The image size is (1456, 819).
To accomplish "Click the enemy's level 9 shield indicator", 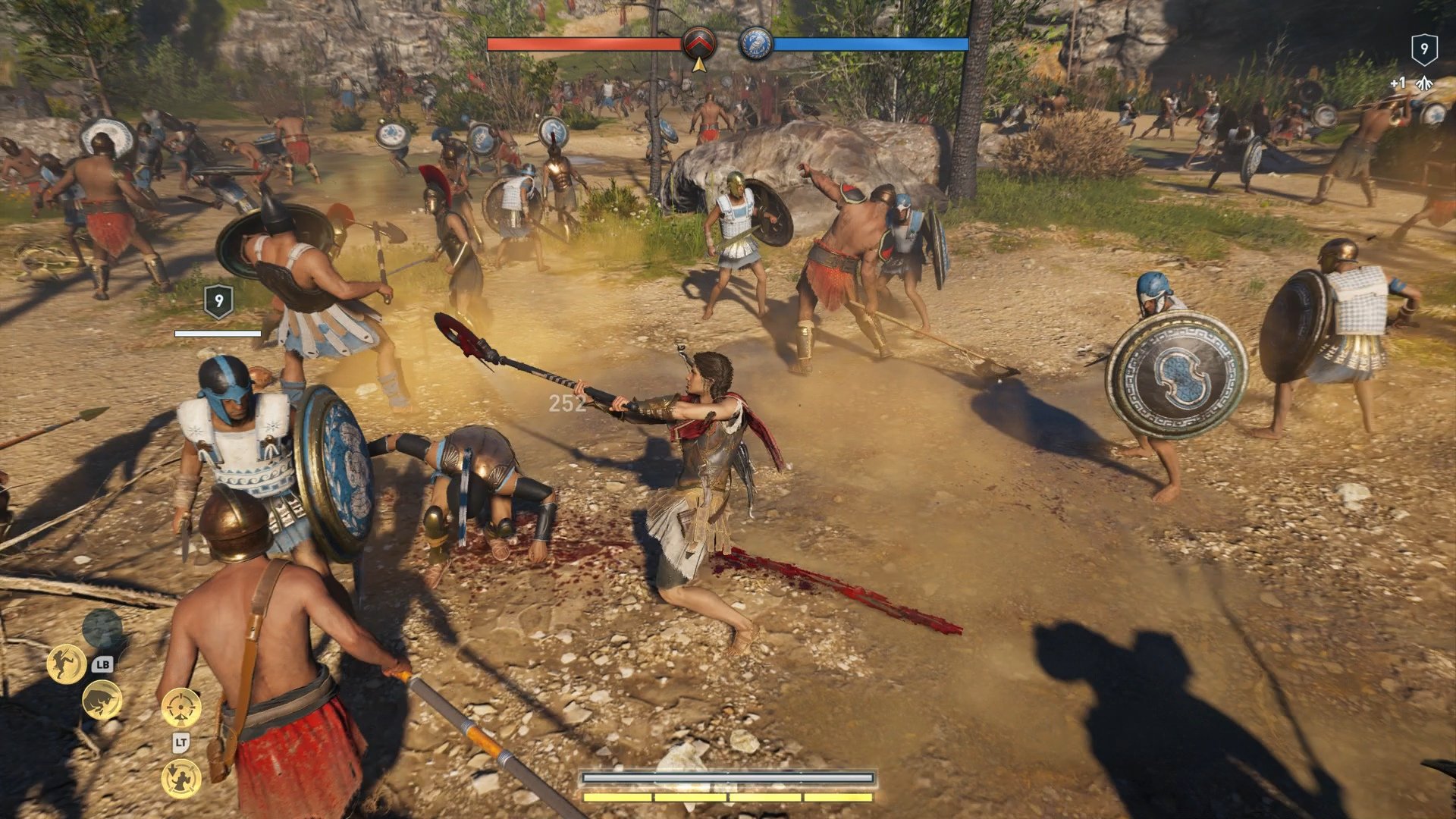I will click(x=218, y=301).
